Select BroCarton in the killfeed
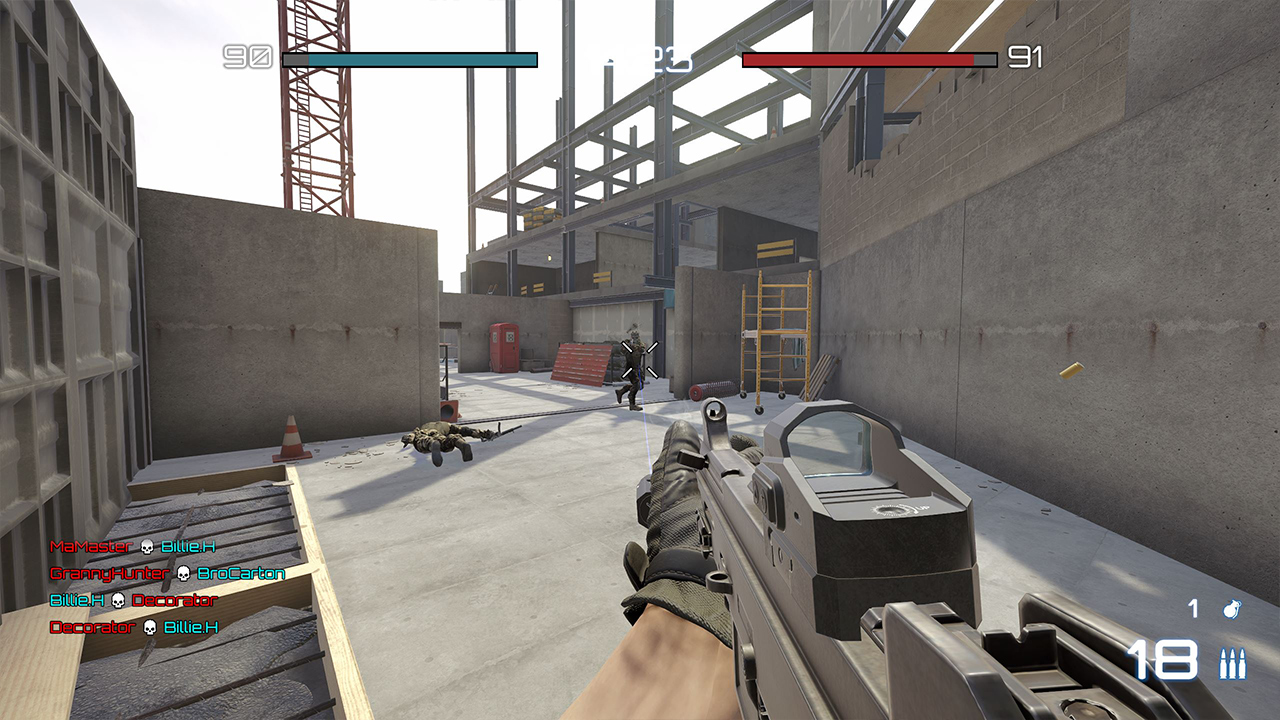Image resolution: width=1280 pixels, height=720 pixels. [241, 574]
